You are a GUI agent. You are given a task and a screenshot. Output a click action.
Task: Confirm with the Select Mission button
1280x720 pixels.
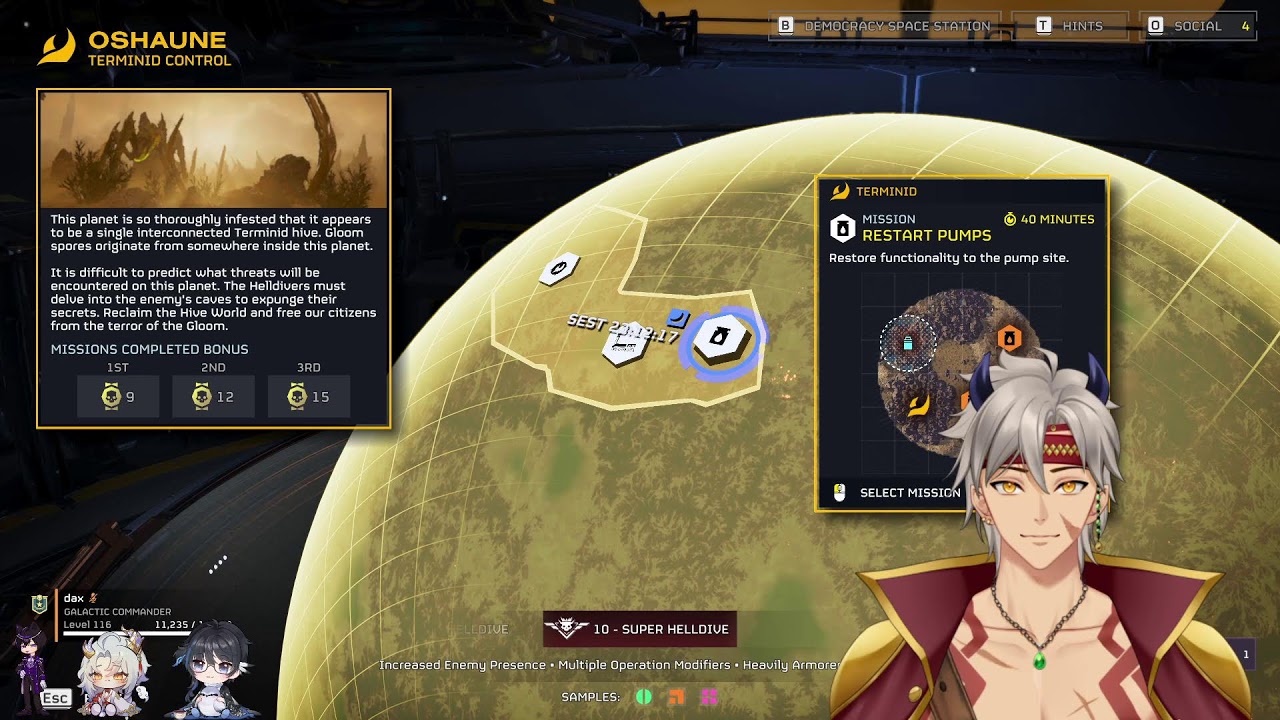coord(898,492)
